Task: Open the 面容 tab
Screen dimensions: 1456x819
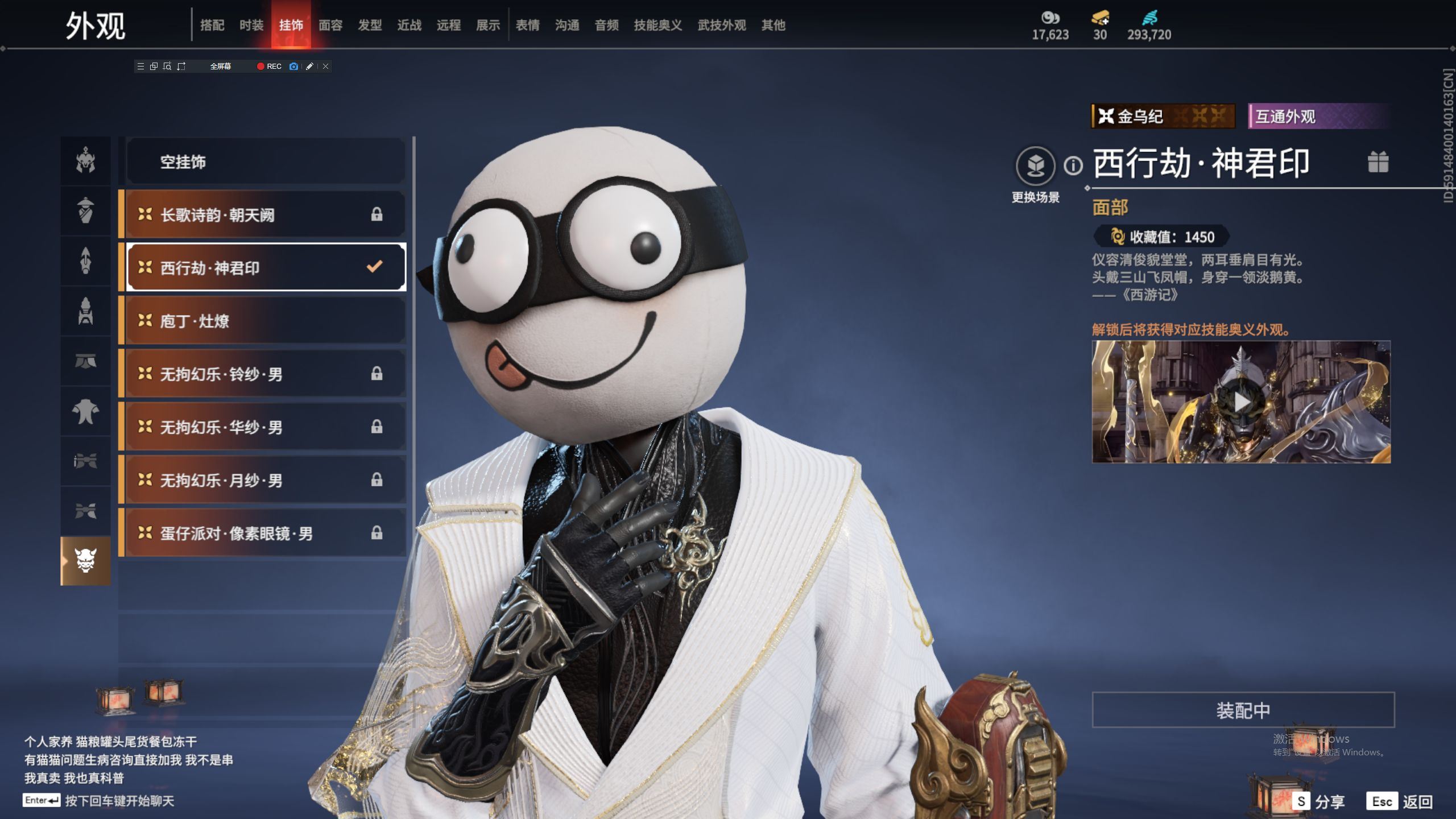Action: click(x=330, y=25)
